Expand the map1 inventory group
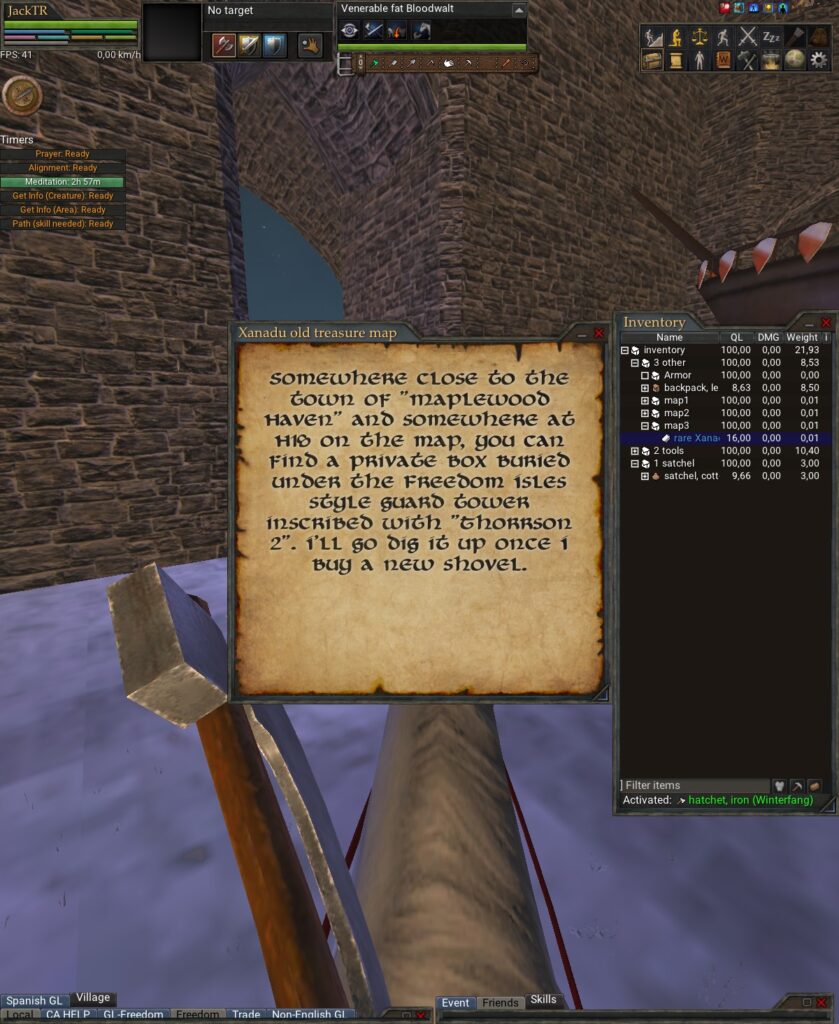This screenshot has height=1024, width=839. click(645, 401)
